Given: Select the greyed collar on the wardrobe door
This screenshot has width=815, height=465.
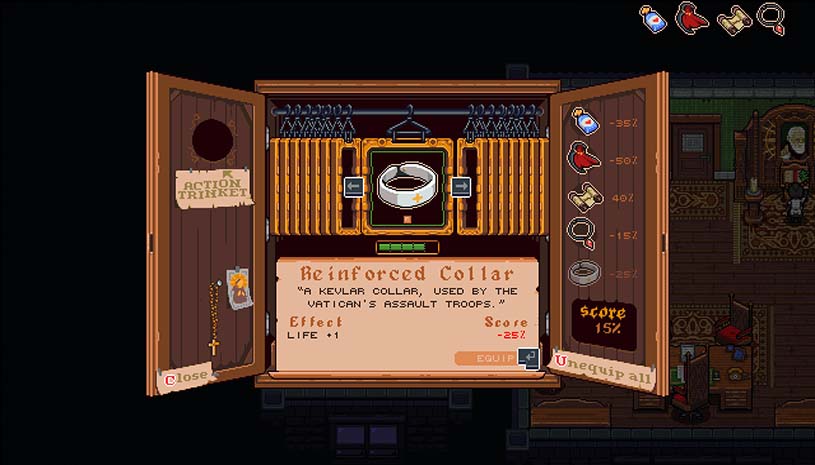Looking at the screenshot, I should click(x=585, y=272).
